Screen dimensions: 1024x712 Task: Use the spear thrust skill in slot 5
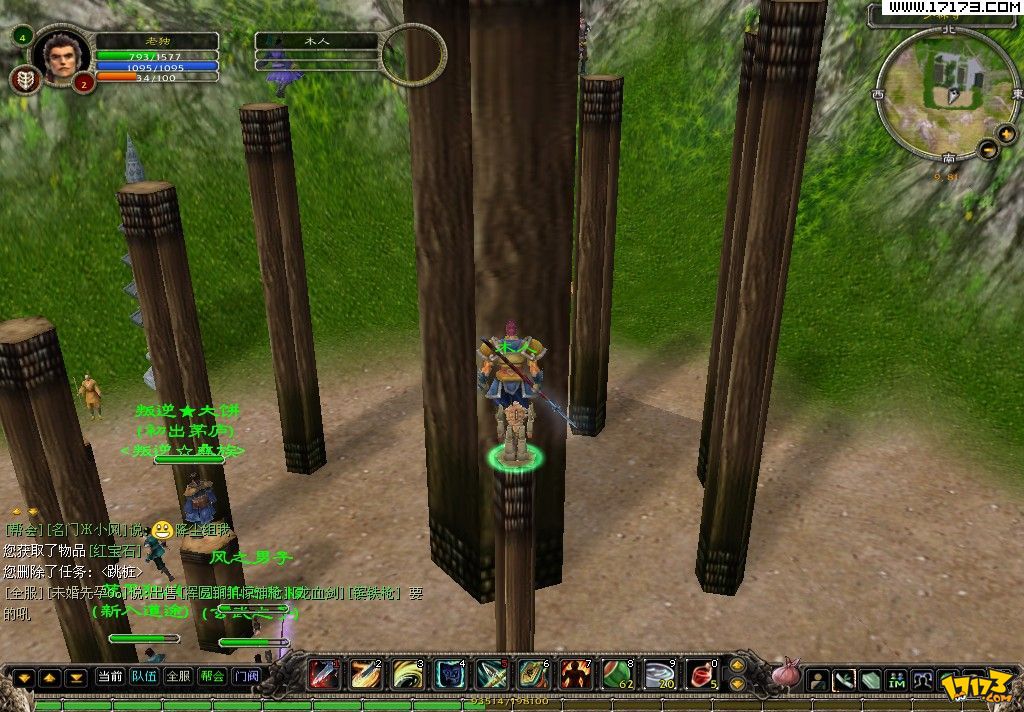click(492, 674)
